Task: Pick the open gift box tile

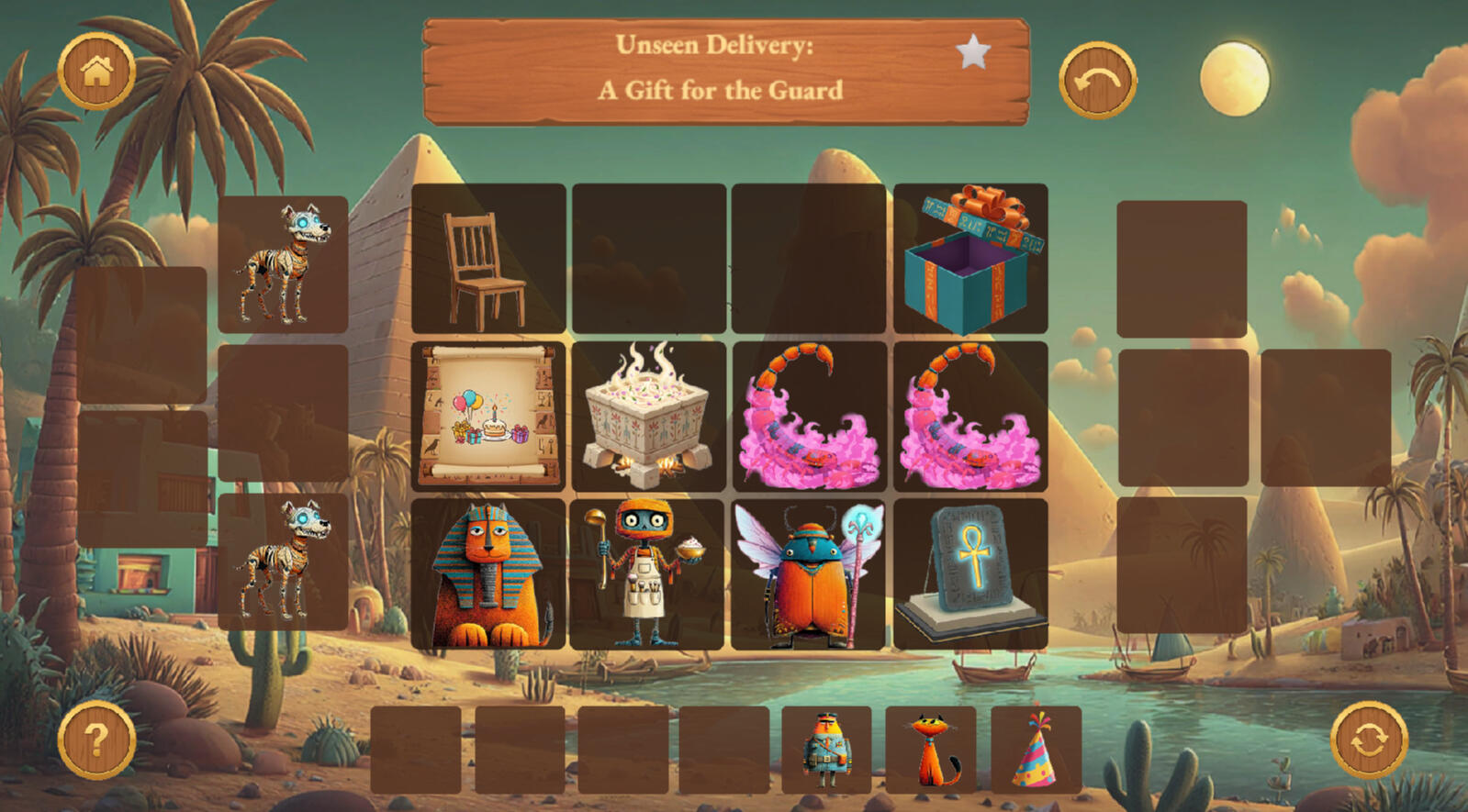Action: (x=970, y=260)
